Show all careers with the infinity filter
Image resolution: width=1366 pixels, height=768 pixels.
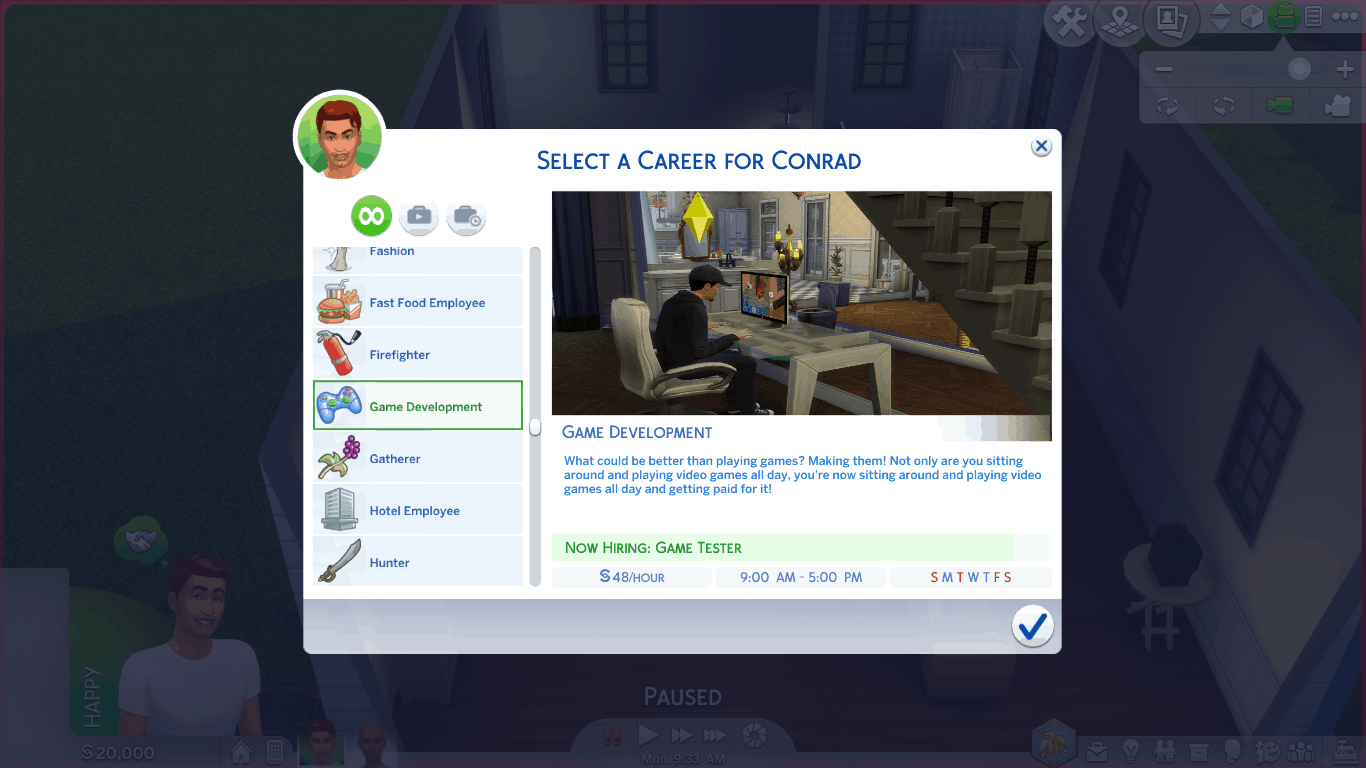coord(371,216)
